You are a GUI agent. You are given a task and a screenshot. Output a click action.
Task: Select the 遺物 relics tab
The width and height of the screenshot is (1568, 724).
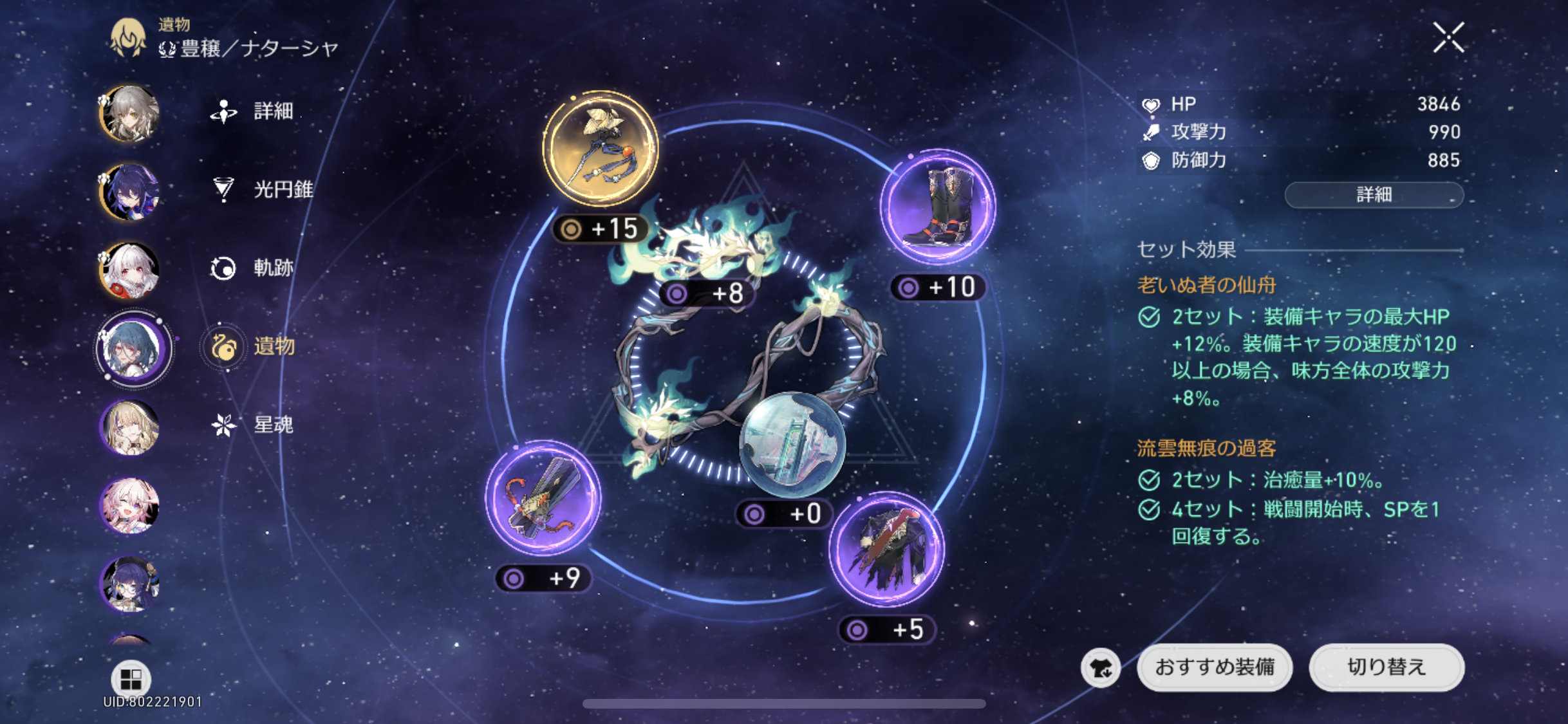(x=252, y=346)
